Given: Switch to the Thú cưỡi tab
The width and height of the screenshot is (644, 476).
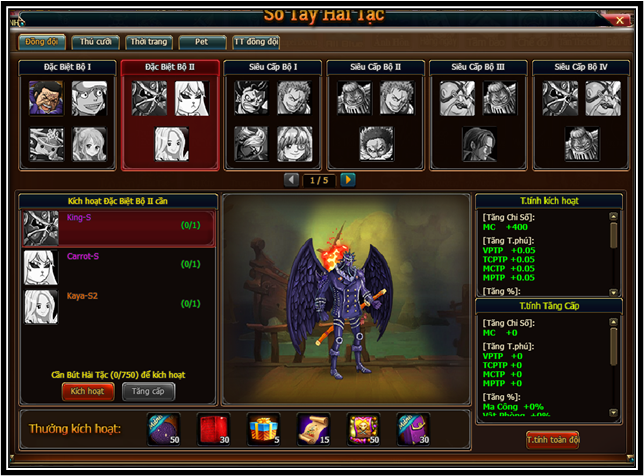Looking at the screenshot, I should pyautogui.click(x=95, y=42).
